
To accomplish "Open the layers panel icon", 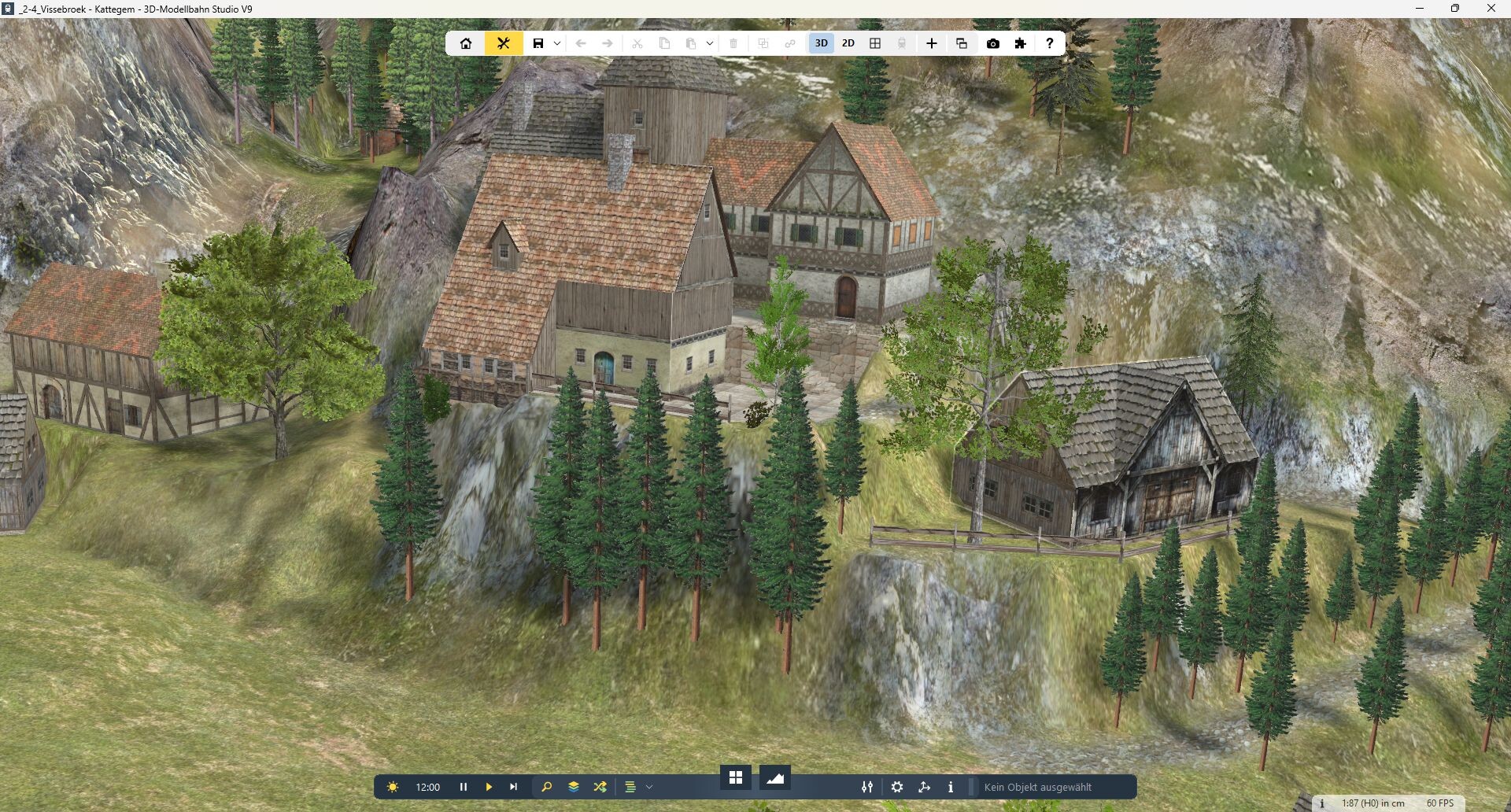I will click(574, 787).
